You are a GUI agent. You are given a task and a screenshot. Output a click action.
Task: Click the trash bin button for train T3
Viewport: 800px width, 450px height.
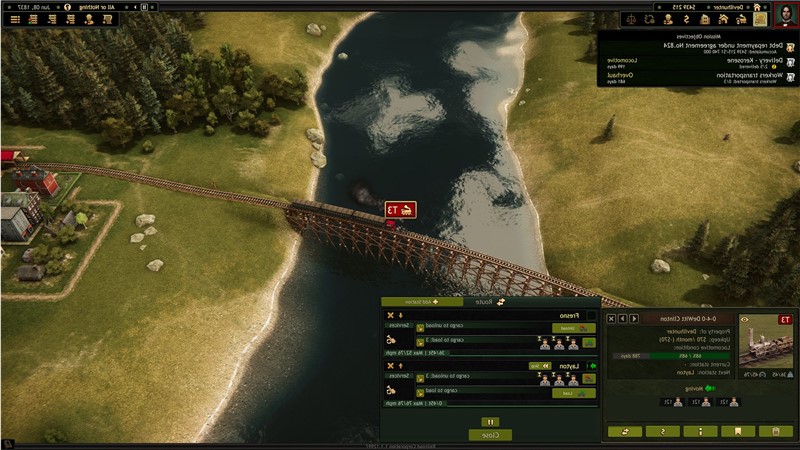776,431
